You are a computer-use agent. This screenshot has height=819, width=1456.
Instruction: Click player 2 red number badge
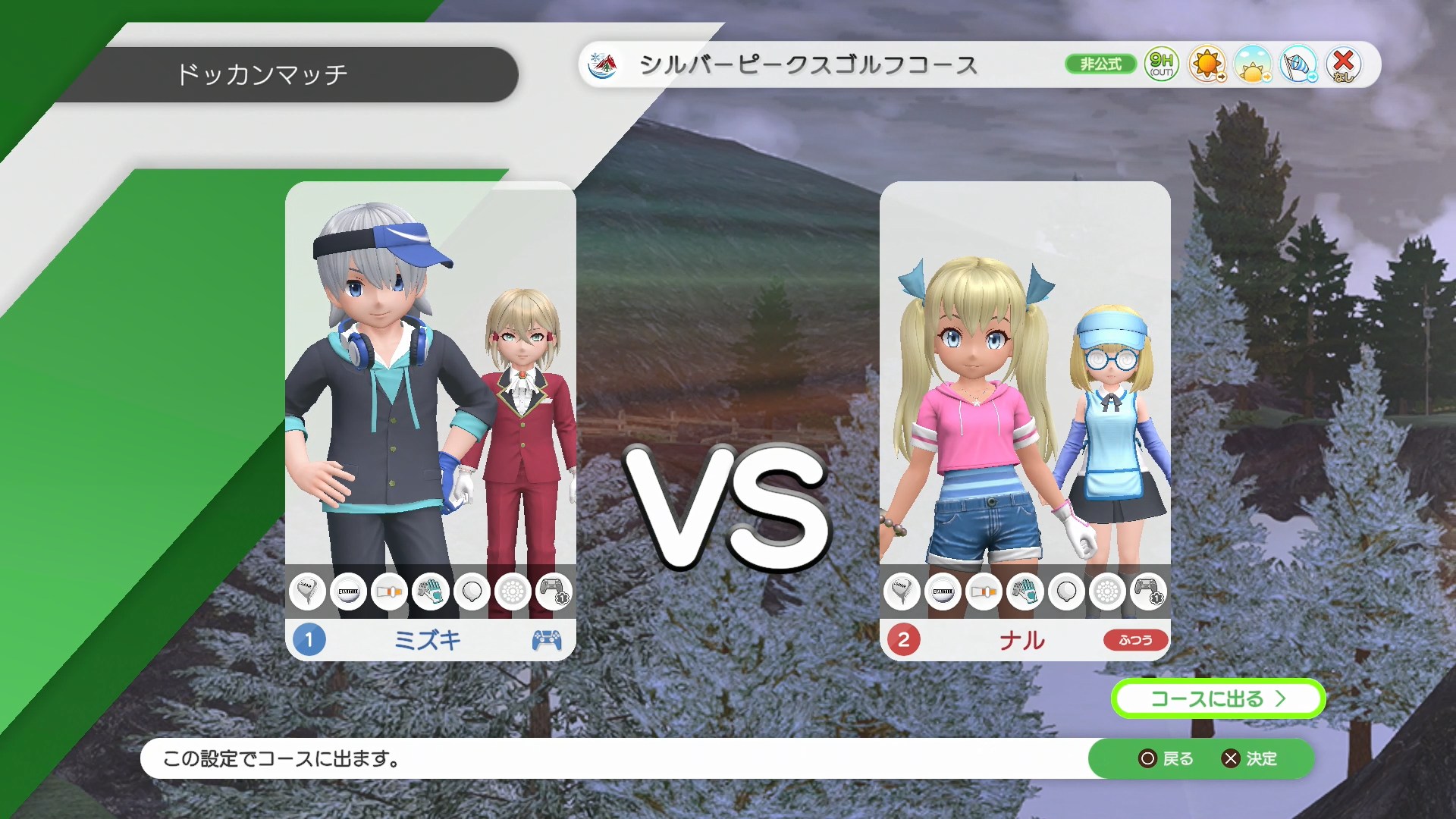(905, 641)
